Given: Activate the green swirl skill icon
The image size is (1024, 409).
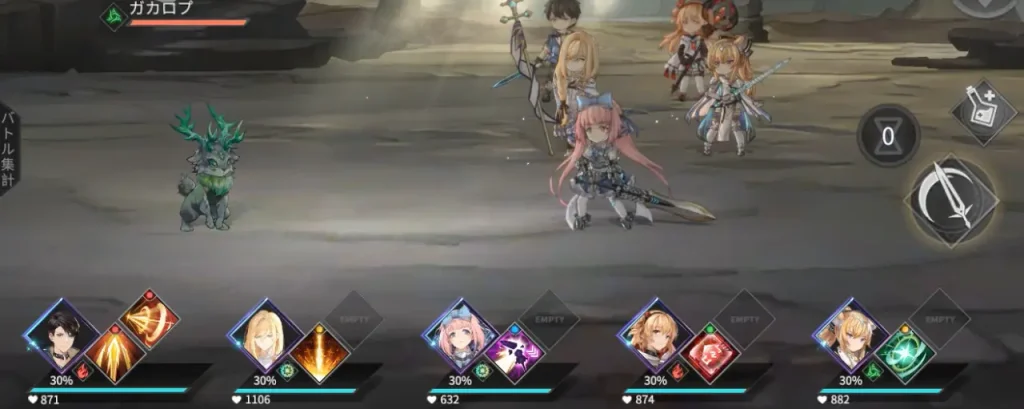Looking at the screenshot, I should pos(904,354).
